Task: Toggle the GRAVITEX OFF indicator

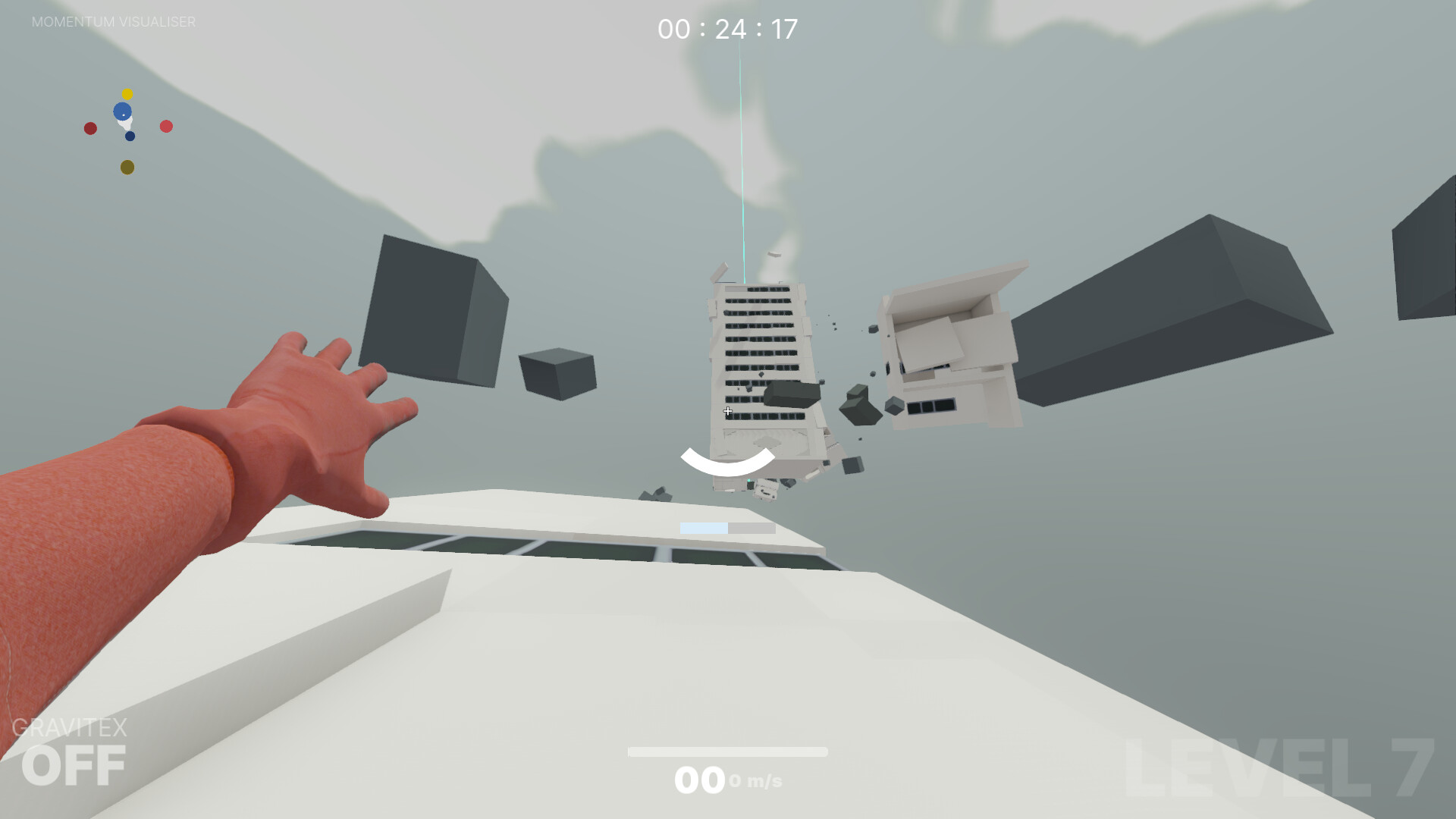Action: pos(75,746)
